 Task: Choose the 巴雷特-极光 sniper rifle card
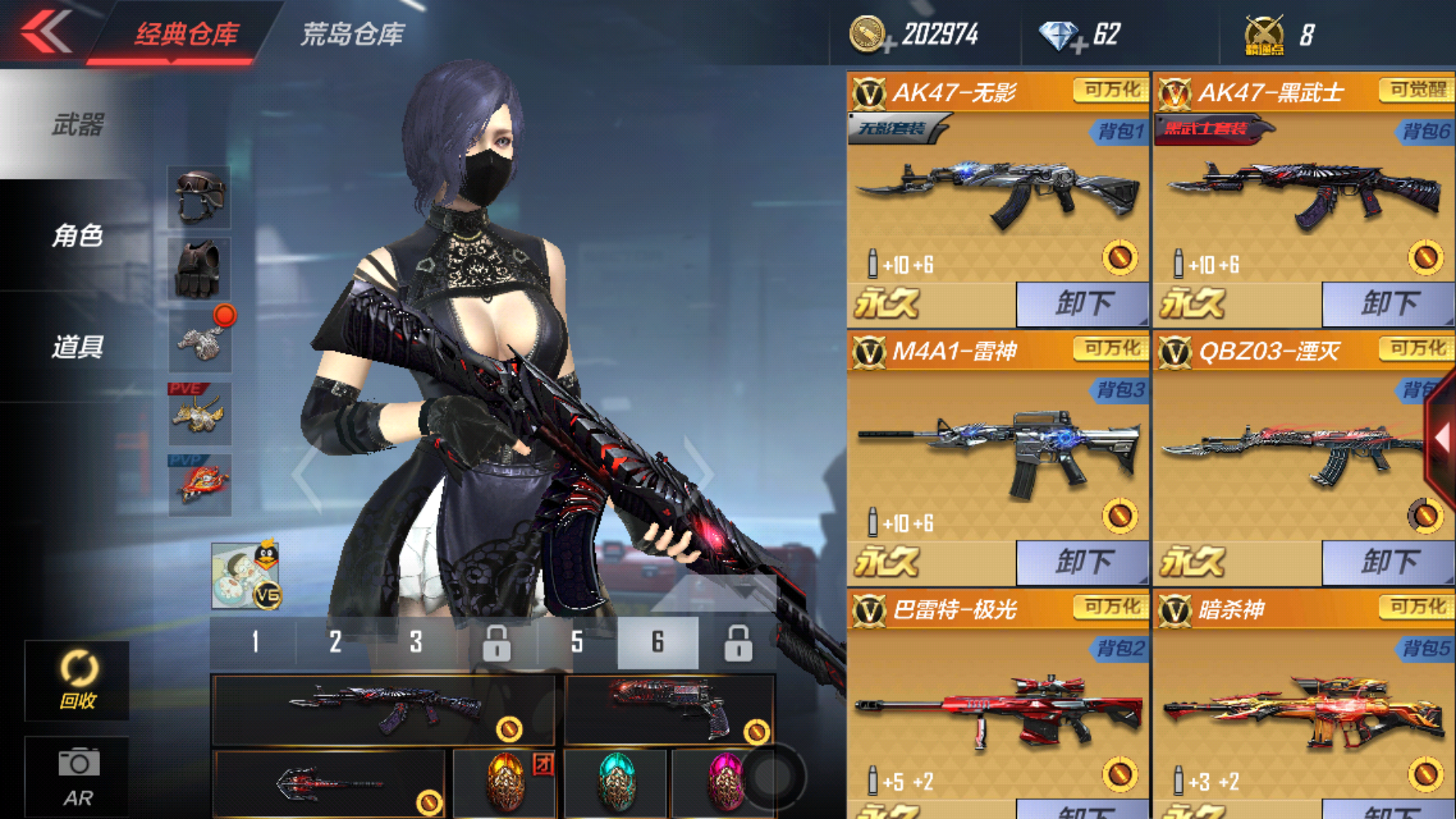(998, 705)
